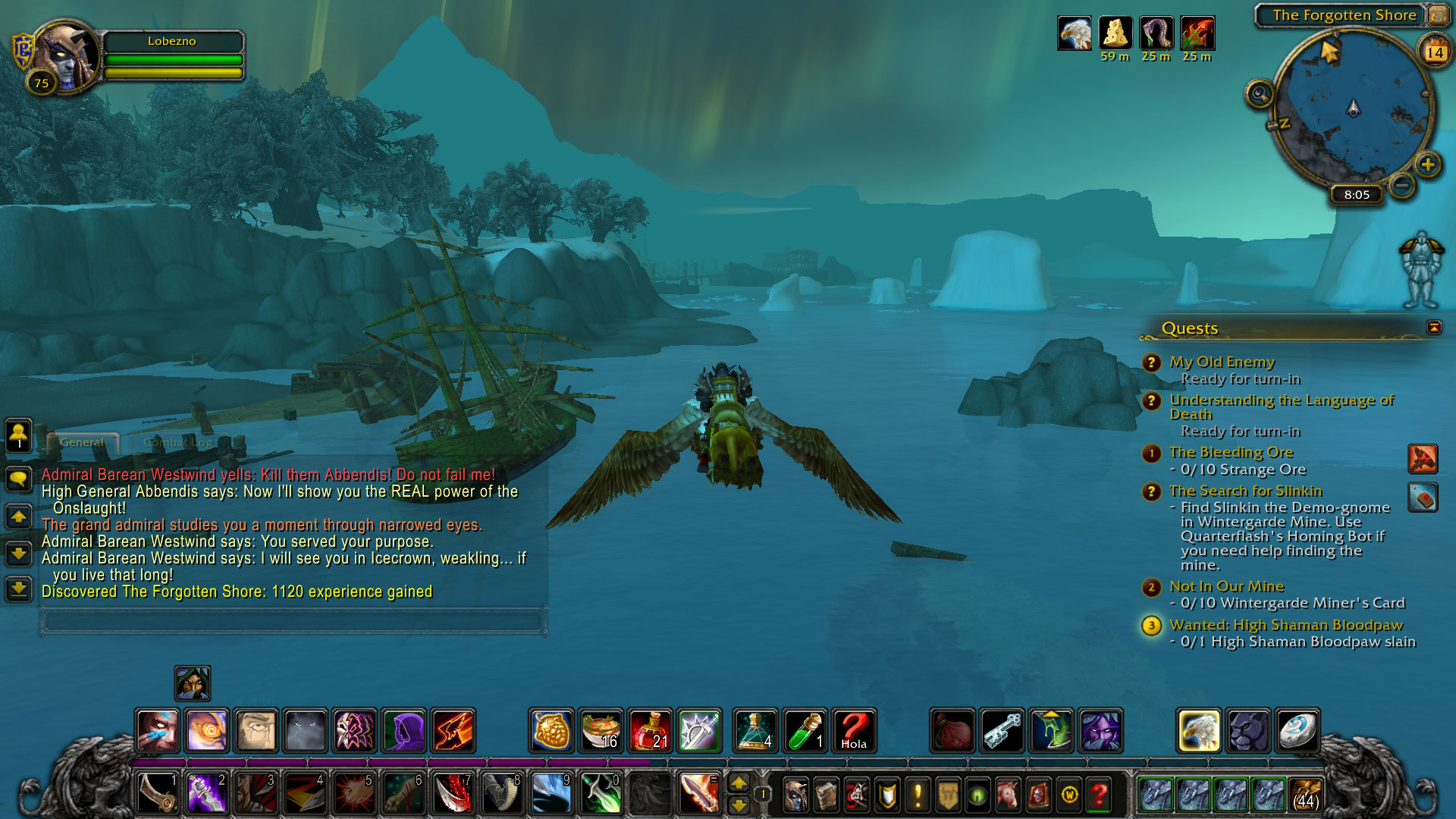Open The Bleeding Ore quest entry
The width and height of the screenshot is (1456, 819).
pos(1231,453)
